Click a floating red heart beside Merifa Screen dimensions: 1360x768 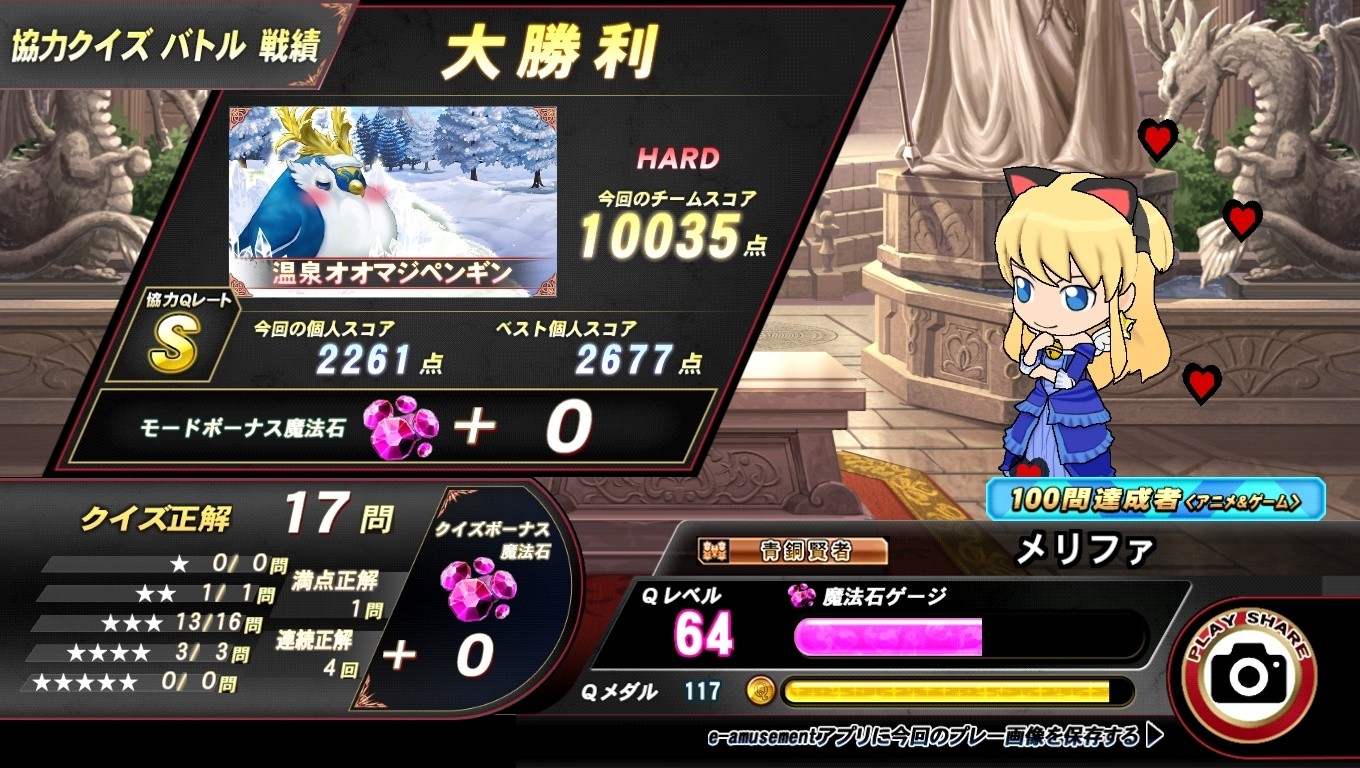click(1158, 139)
